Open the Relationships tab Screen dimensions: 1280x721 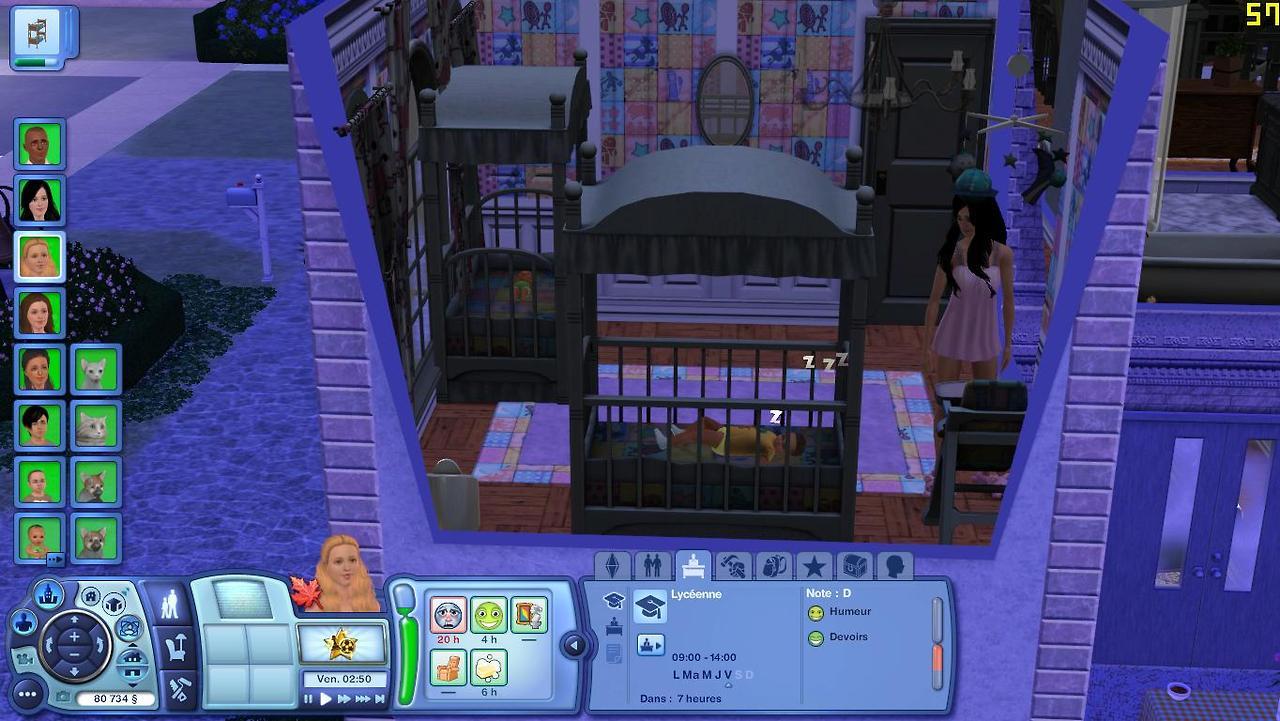coord(652,566)
